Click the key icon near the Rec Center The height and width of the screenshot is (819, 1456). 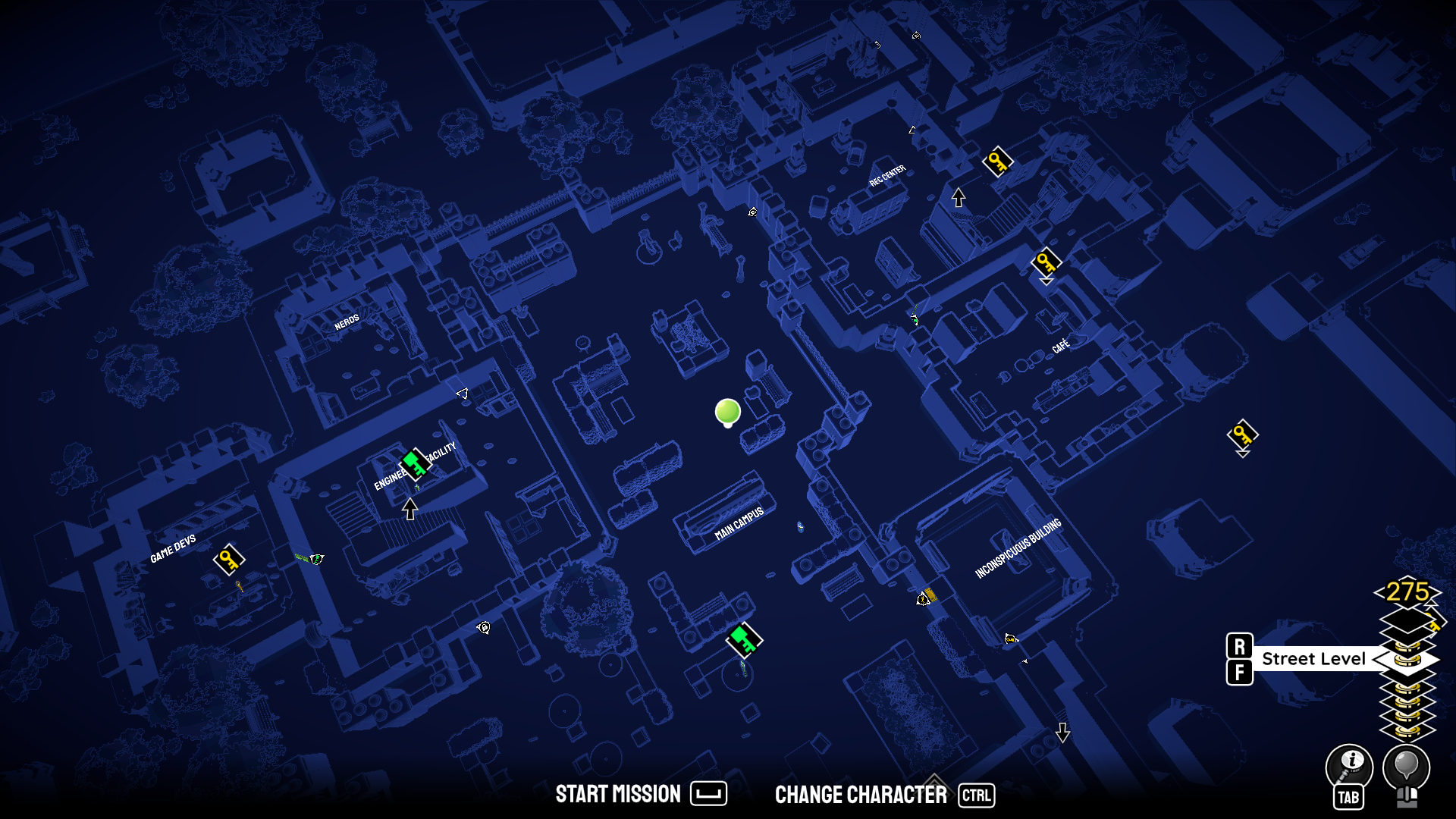[997, 162]
